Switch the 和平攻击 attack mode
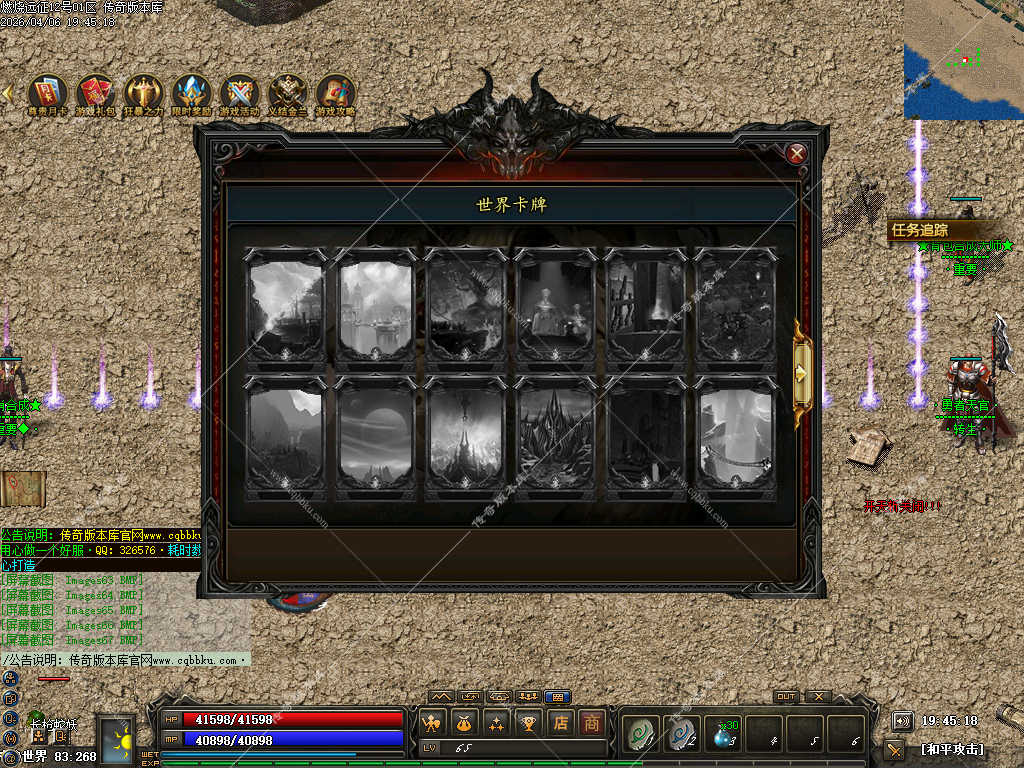Viewport: 1024px width, 768px height. tap(951, 748)
